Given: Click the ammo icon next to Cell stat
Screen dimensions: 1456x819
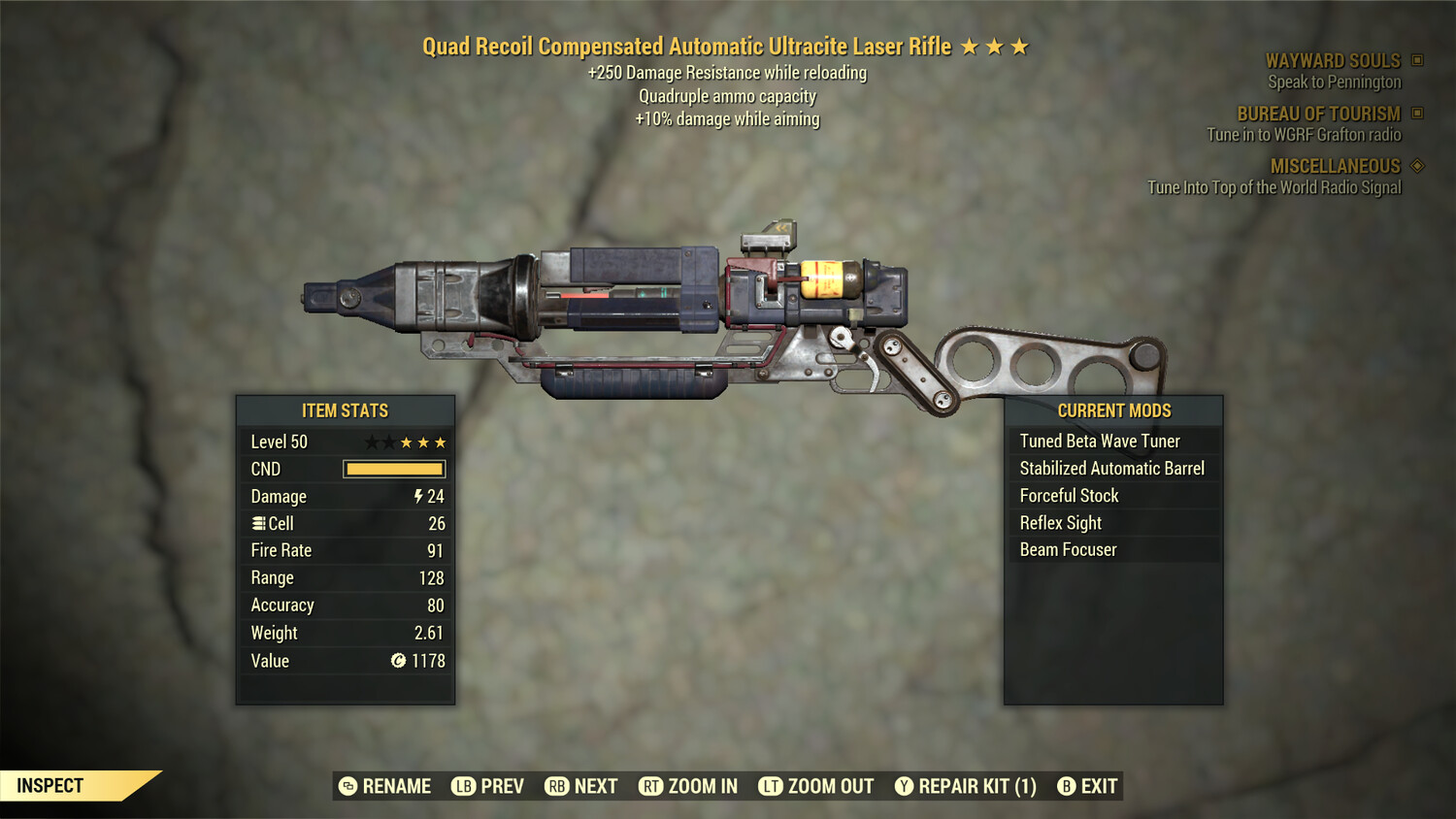Looking at the screenshot, I should coord(257,523).
